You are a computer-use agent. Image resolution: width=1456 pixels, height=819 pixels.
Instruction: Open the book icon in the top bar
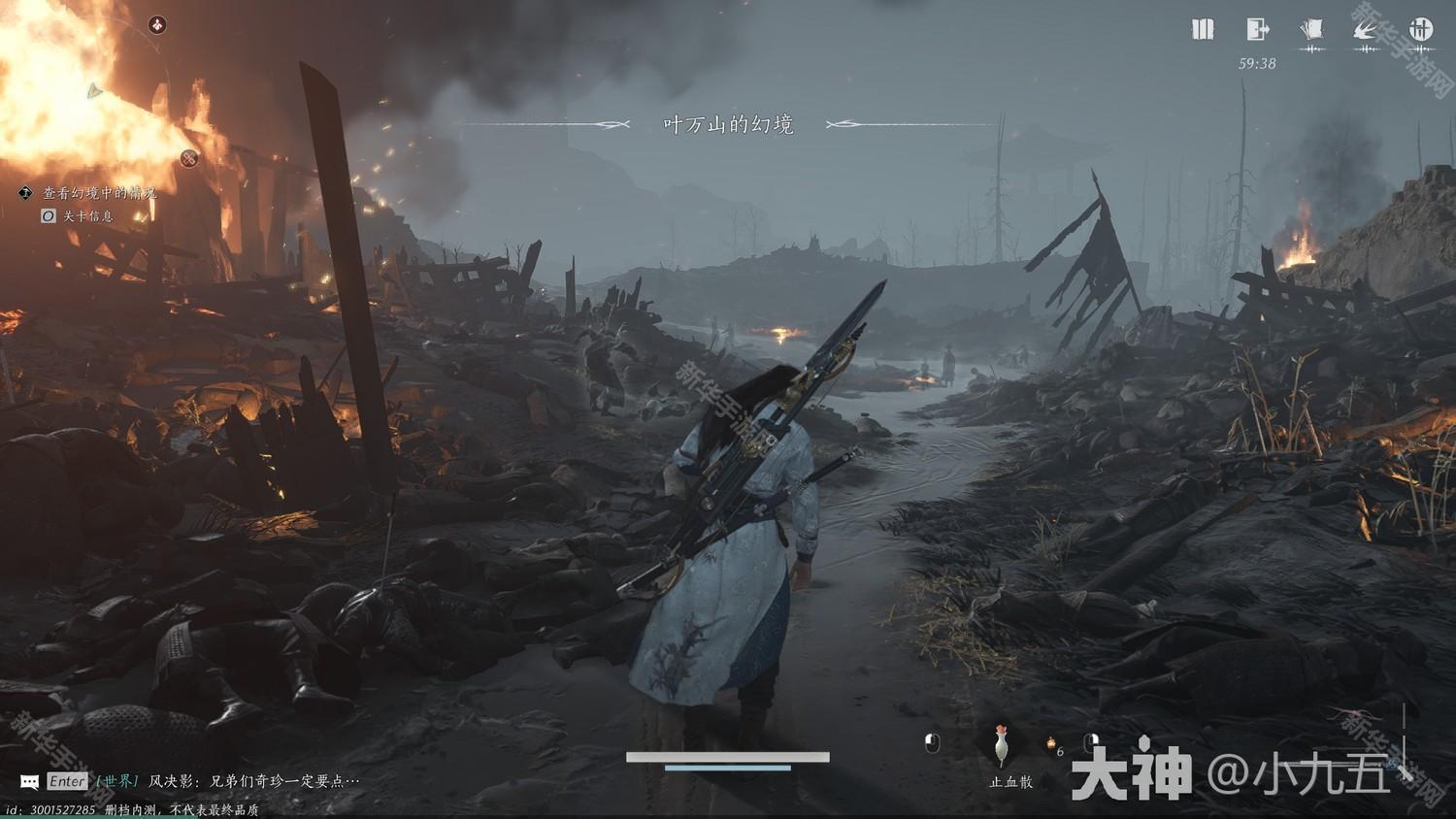pos(1203,29)
